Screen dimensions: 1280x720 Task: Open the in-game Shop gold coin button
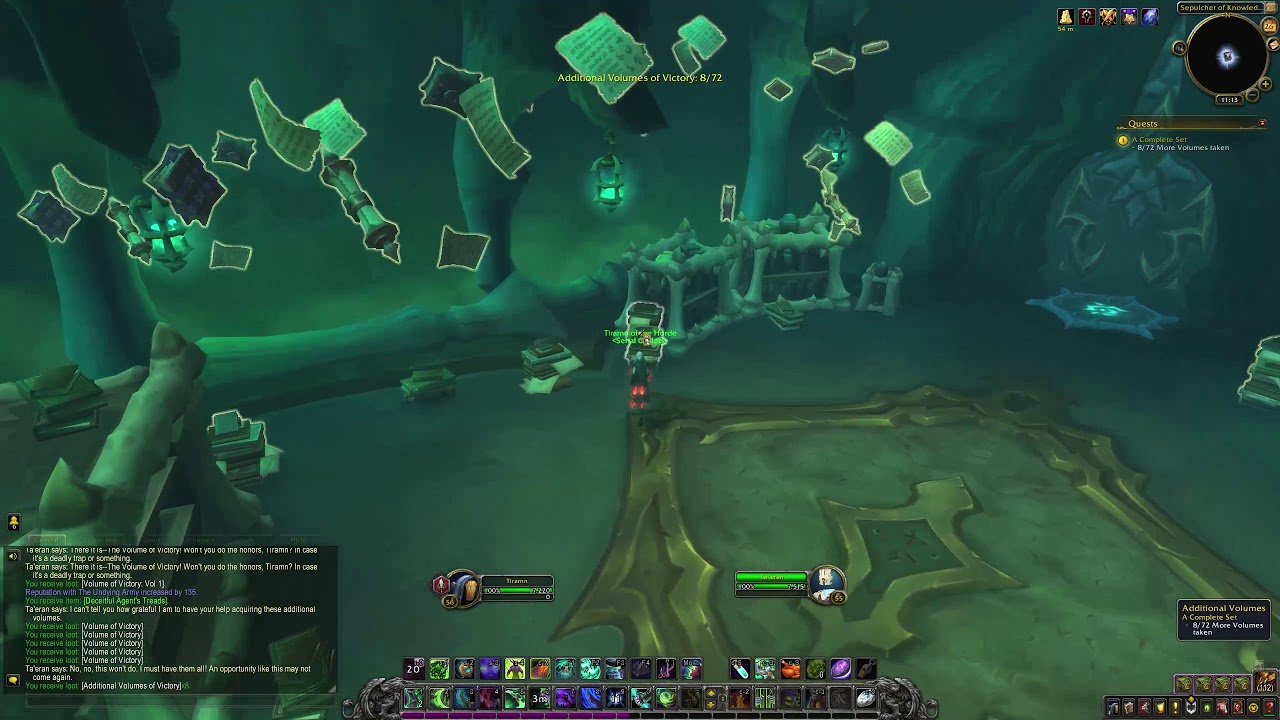(x=1254, y=706)
